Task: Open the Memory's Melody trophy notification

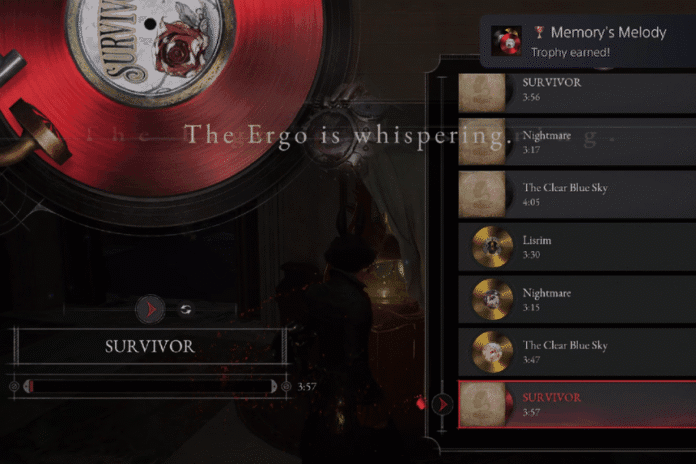Action: click(x=588, y=41)
